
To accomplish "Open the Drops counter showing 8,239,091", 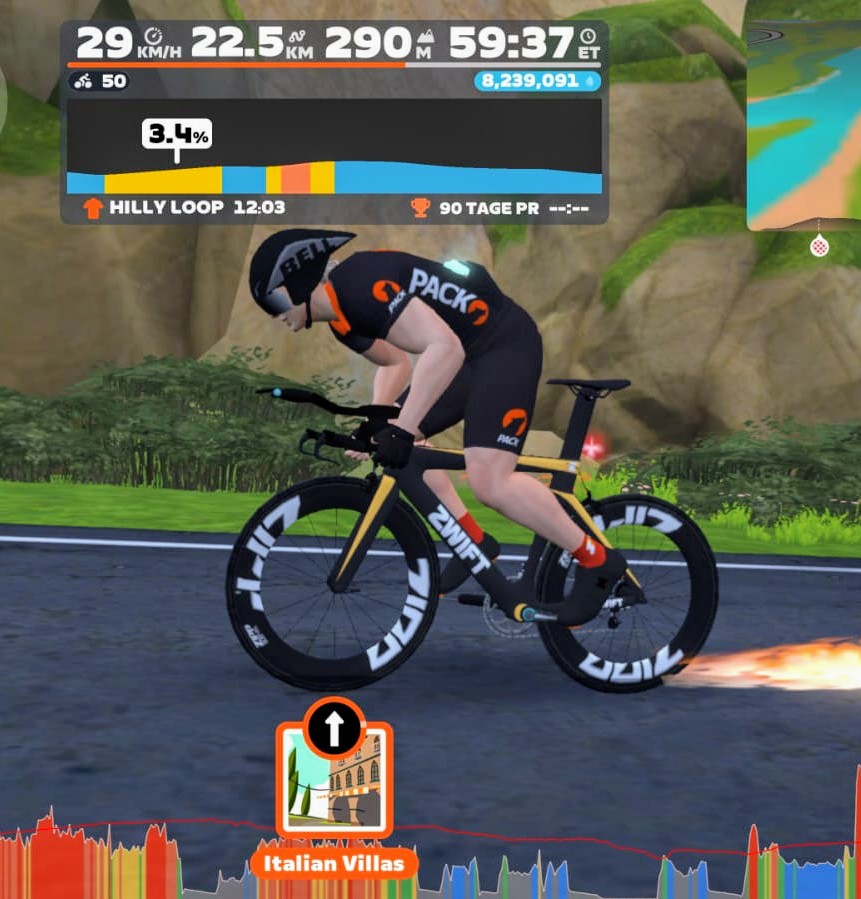I will tap(537, 81).
